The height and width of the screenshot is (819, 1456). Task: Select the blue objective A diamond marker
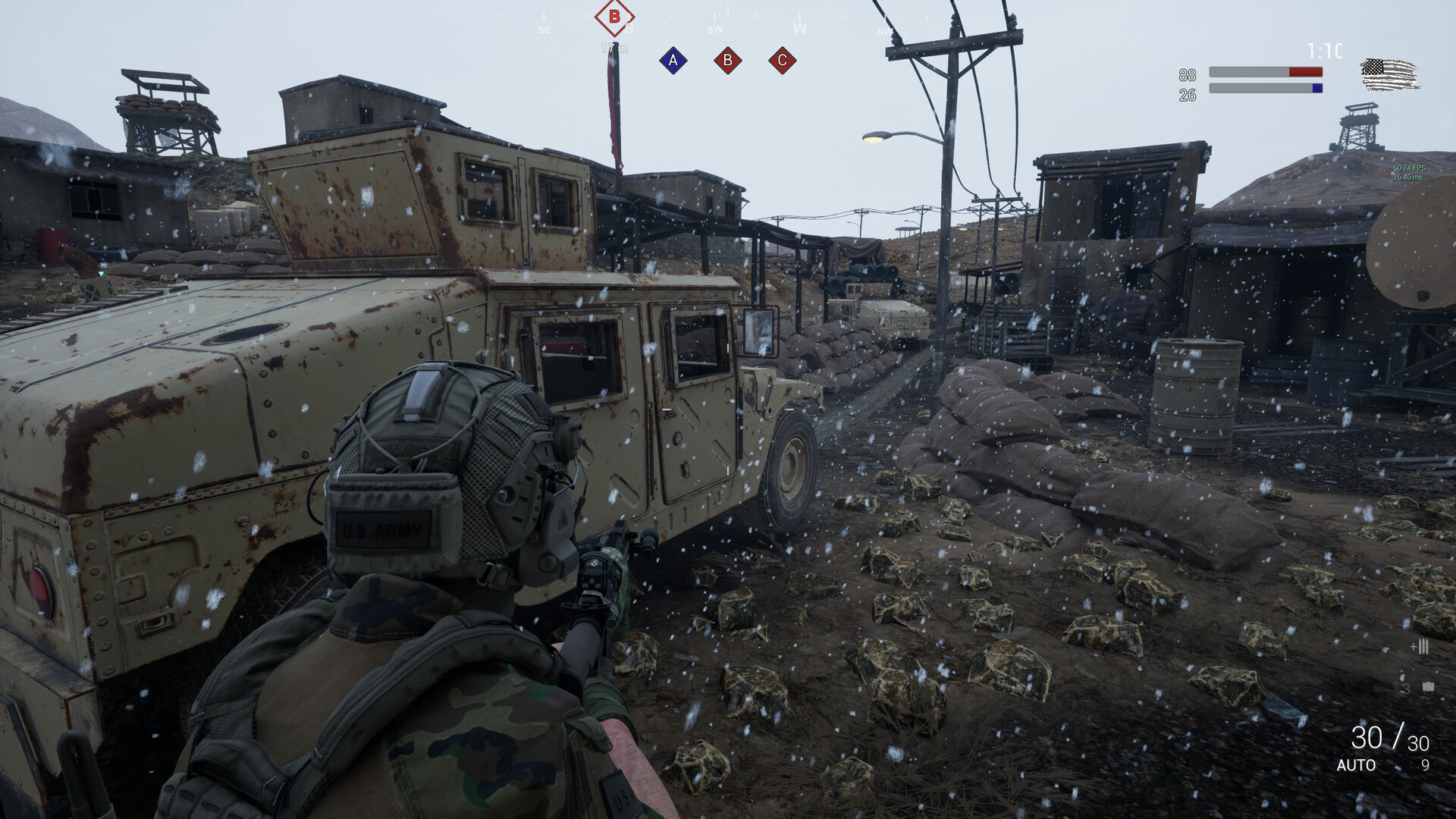click(x=672, y=61)
